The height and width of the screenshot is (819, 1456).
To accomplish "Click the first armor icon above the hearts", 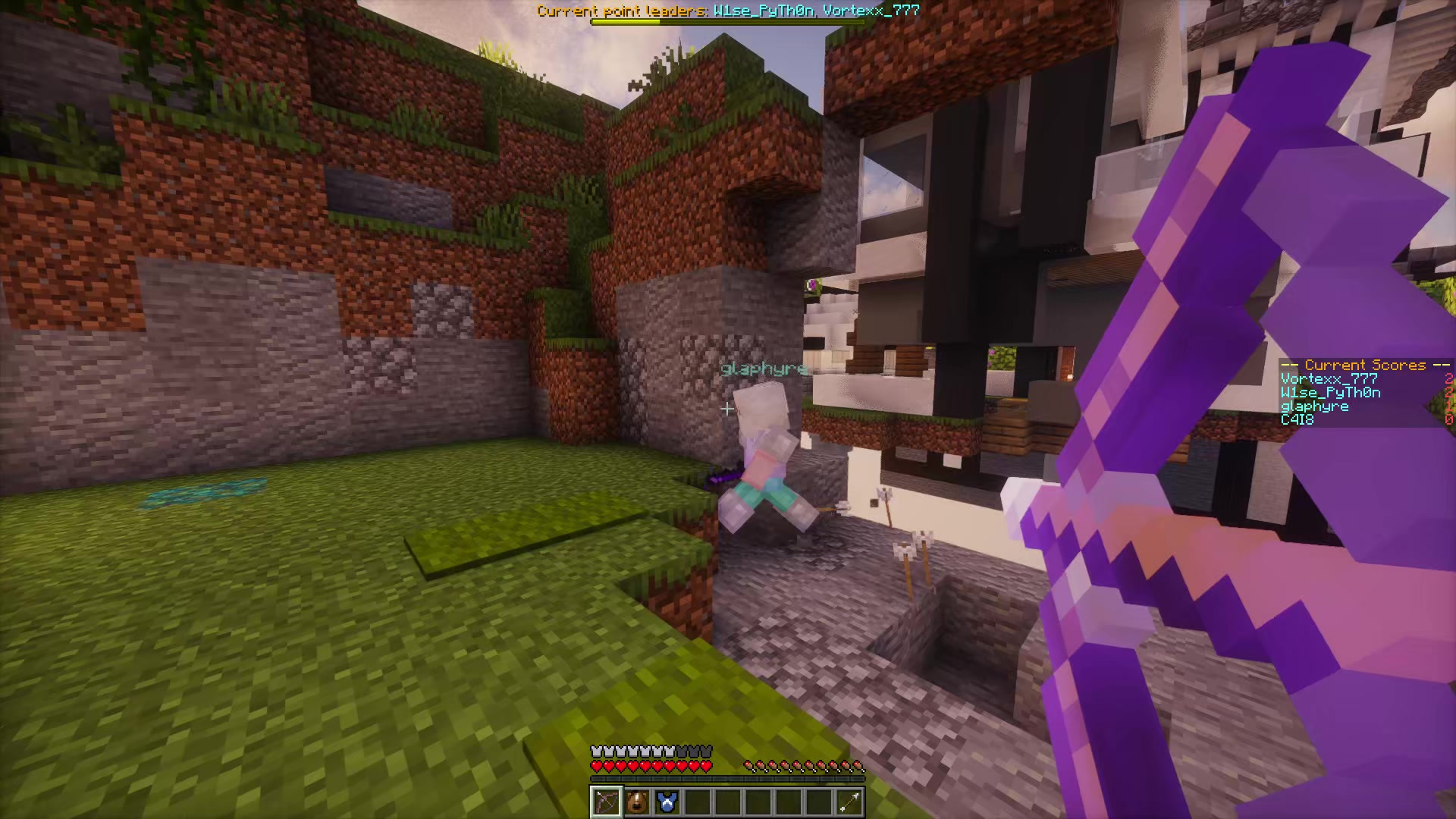I will click(x=596, y=749).
